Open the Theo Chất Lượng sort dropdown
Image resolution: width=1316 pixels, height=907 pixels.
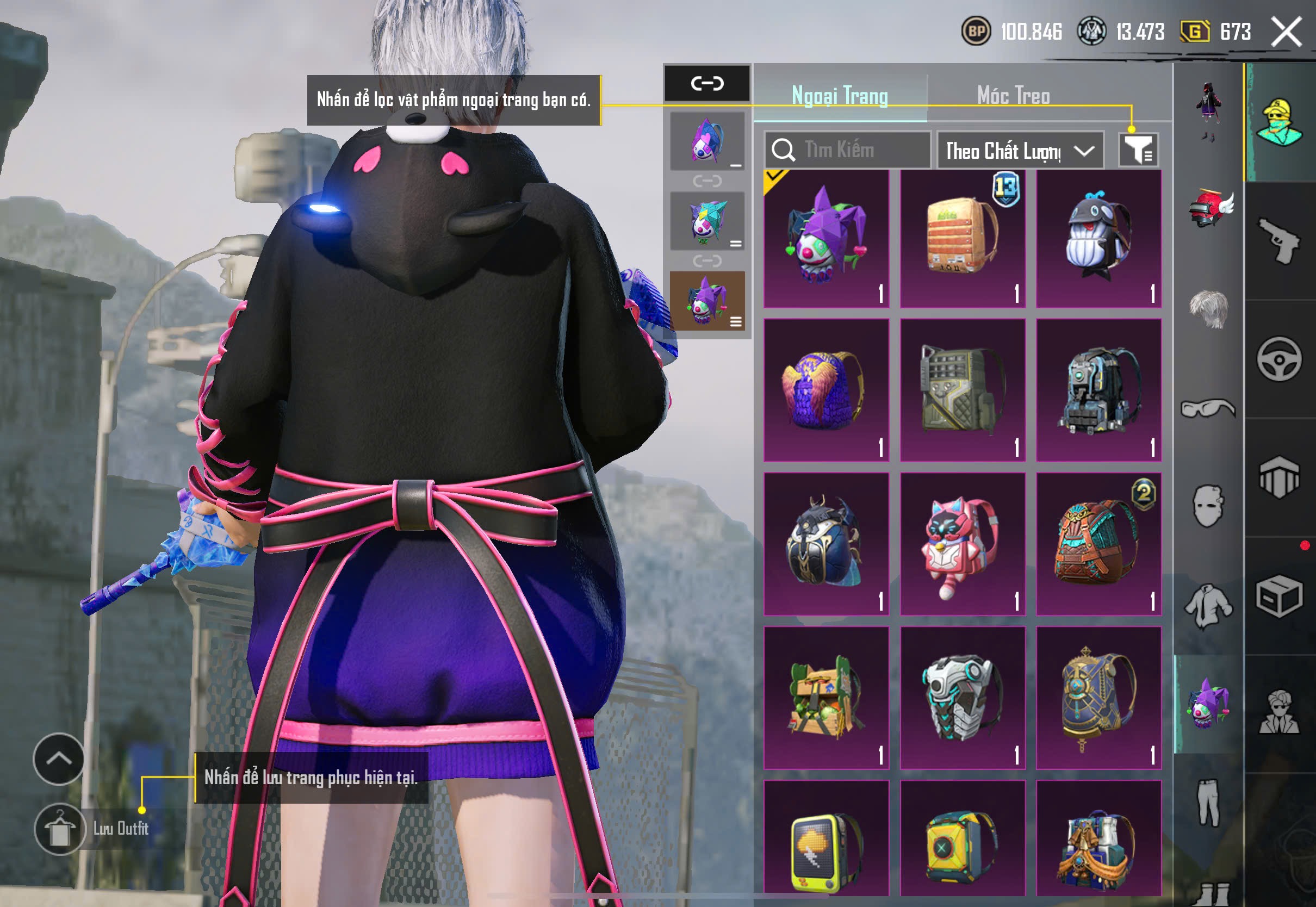(x=1020, y=151)
